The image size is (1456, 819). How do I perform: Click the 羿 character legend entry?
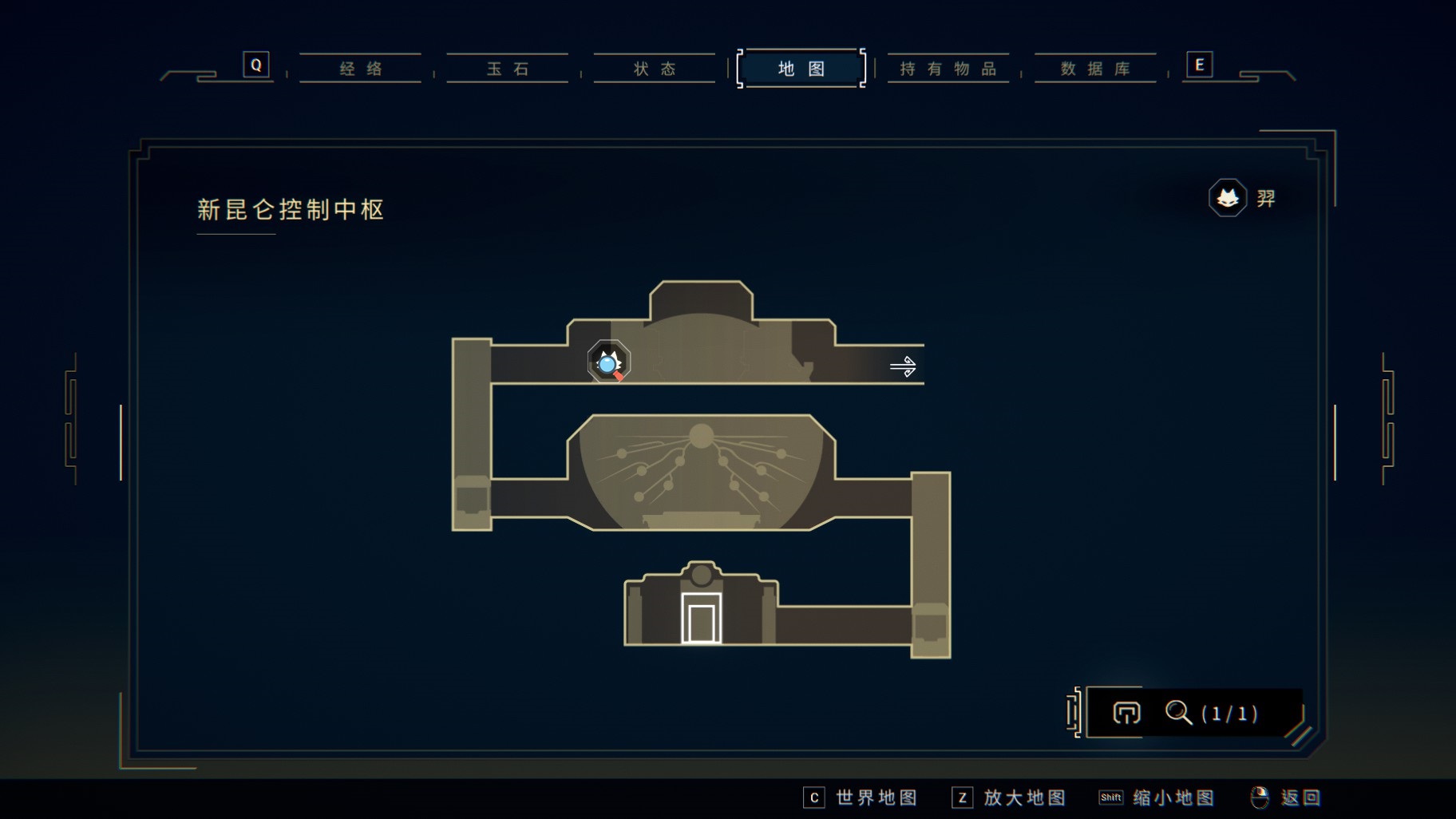1244,198
